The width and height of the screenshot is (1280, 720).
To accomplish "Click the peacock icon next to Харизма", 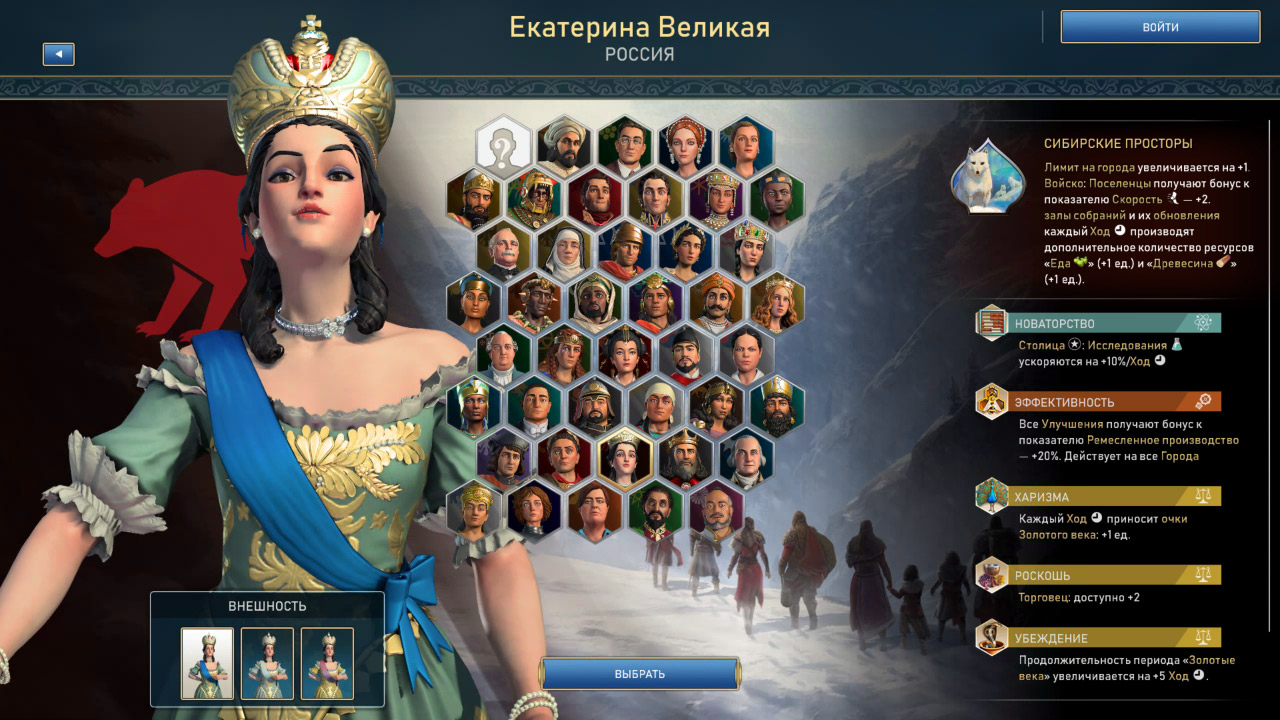I will (991, 497).
